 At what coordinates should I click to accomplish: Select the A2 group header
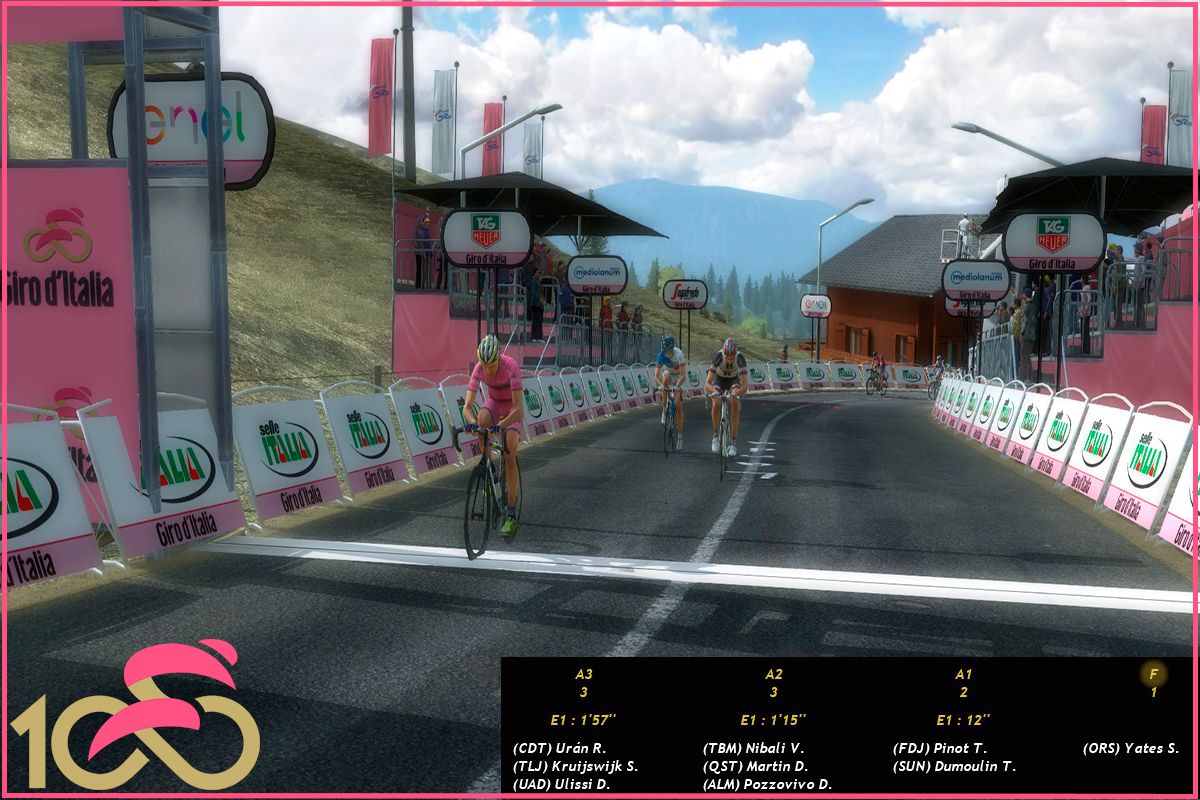click(x=774, y=675)
